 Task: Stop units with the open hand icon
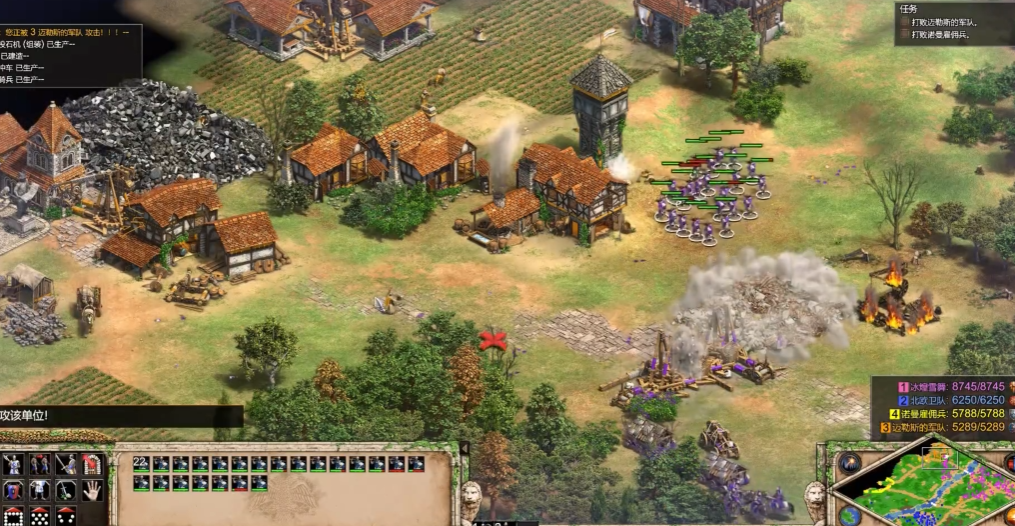92,491
